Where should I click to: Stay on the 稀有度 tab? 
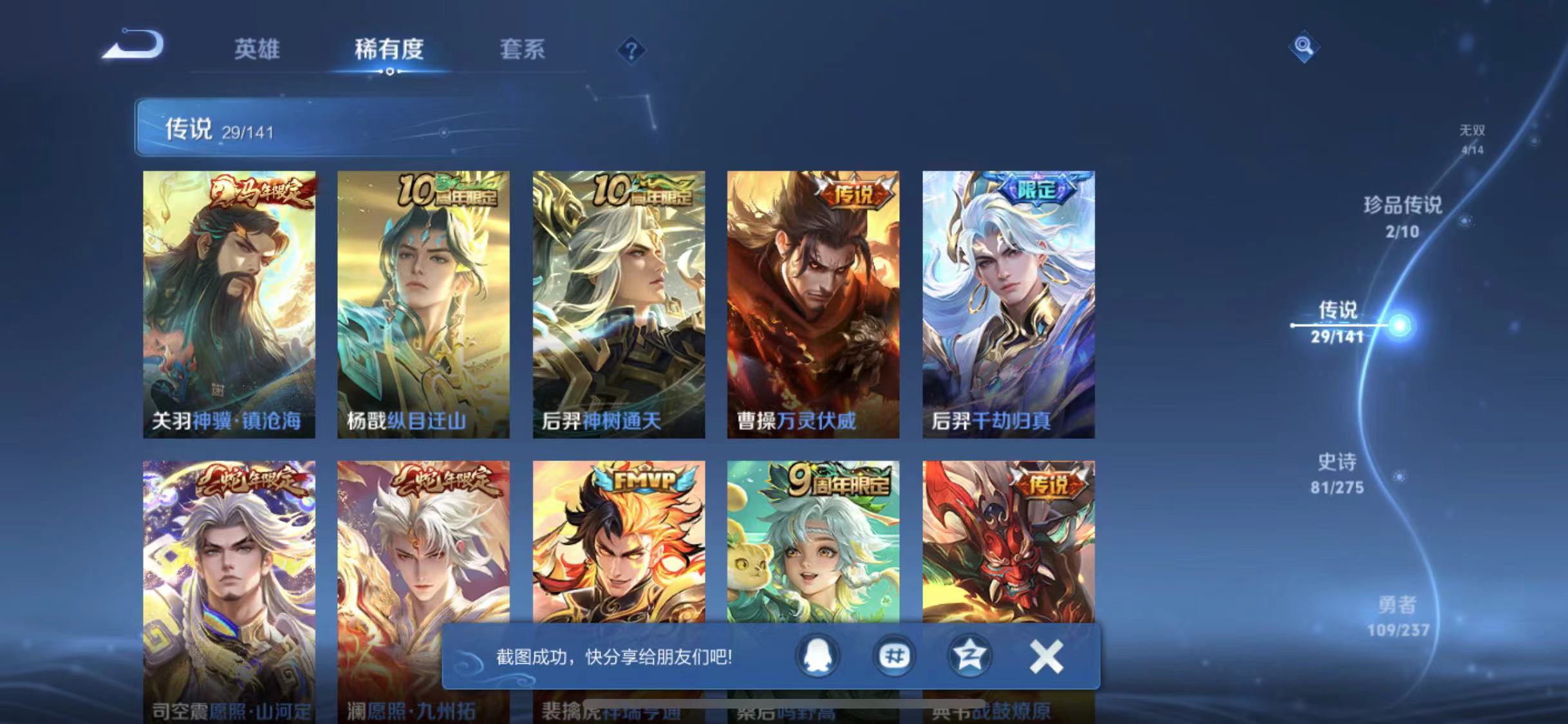point(389,50)
